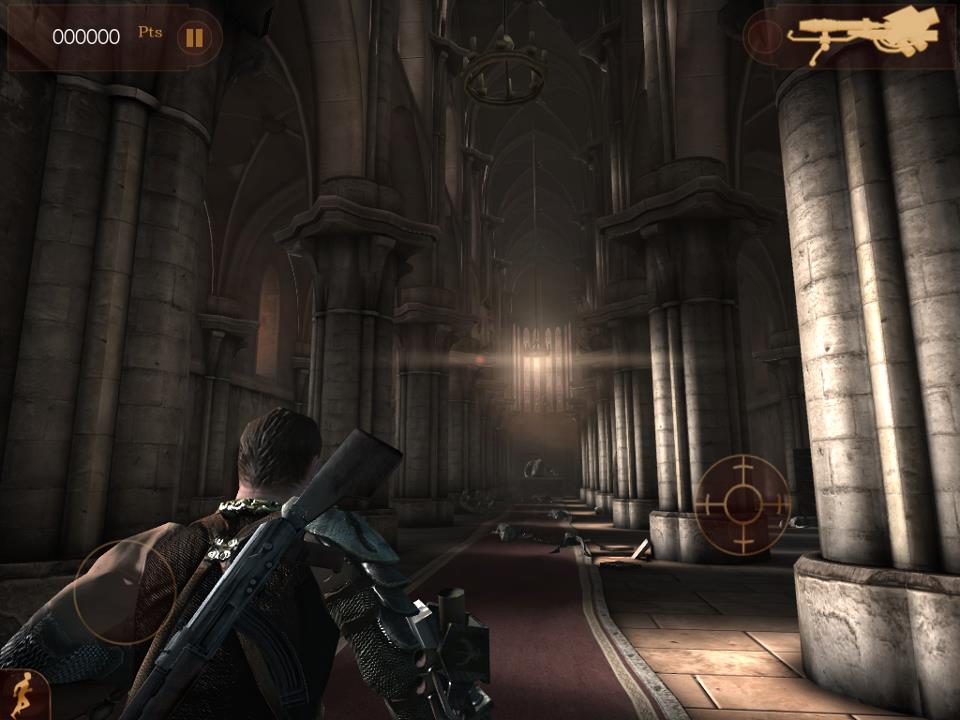Image resolution: width=960 pixels, height=720 pixels.
Task: Toggle sprint with the running man icon
Action: pyautogui.click(x=18, y=694)
